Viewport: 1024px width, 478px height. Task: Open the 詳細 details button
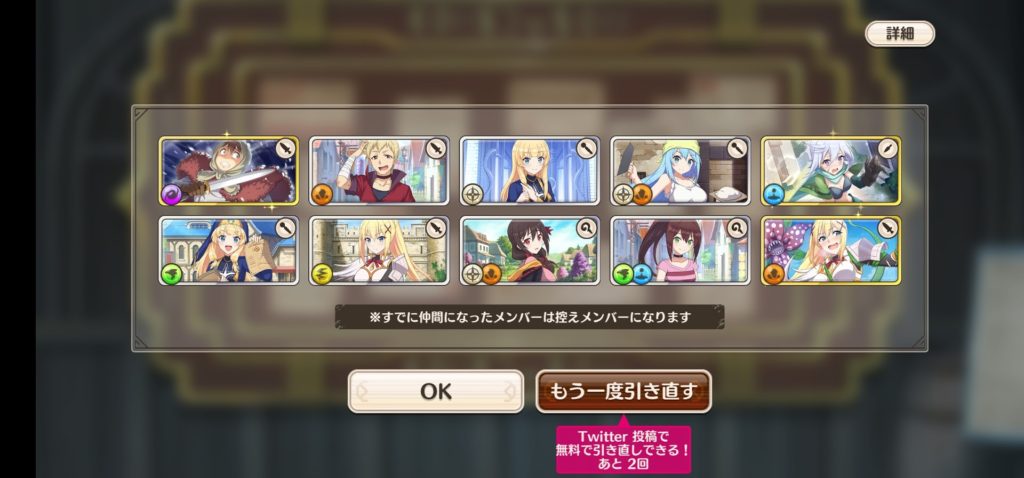[899, 33]
